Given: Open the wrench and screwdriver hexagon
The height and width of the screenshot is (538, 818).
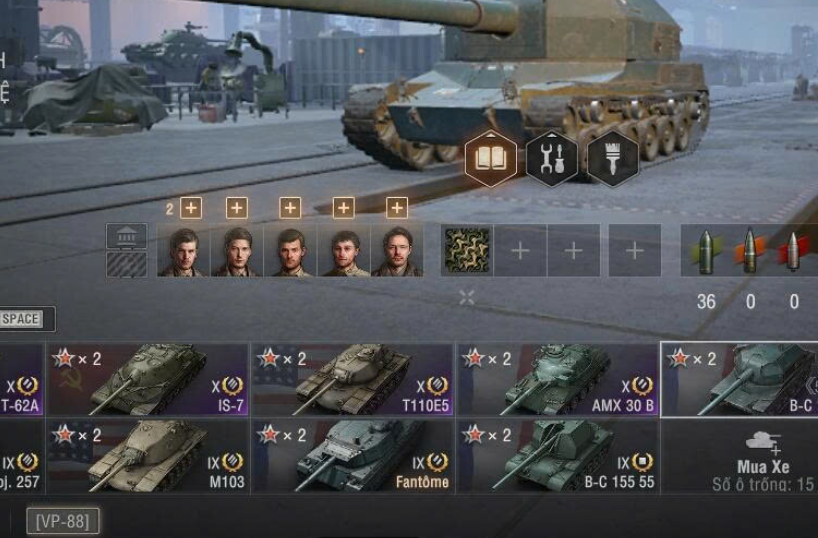Looking at the screenshot, I should click(x=552, y=159).
